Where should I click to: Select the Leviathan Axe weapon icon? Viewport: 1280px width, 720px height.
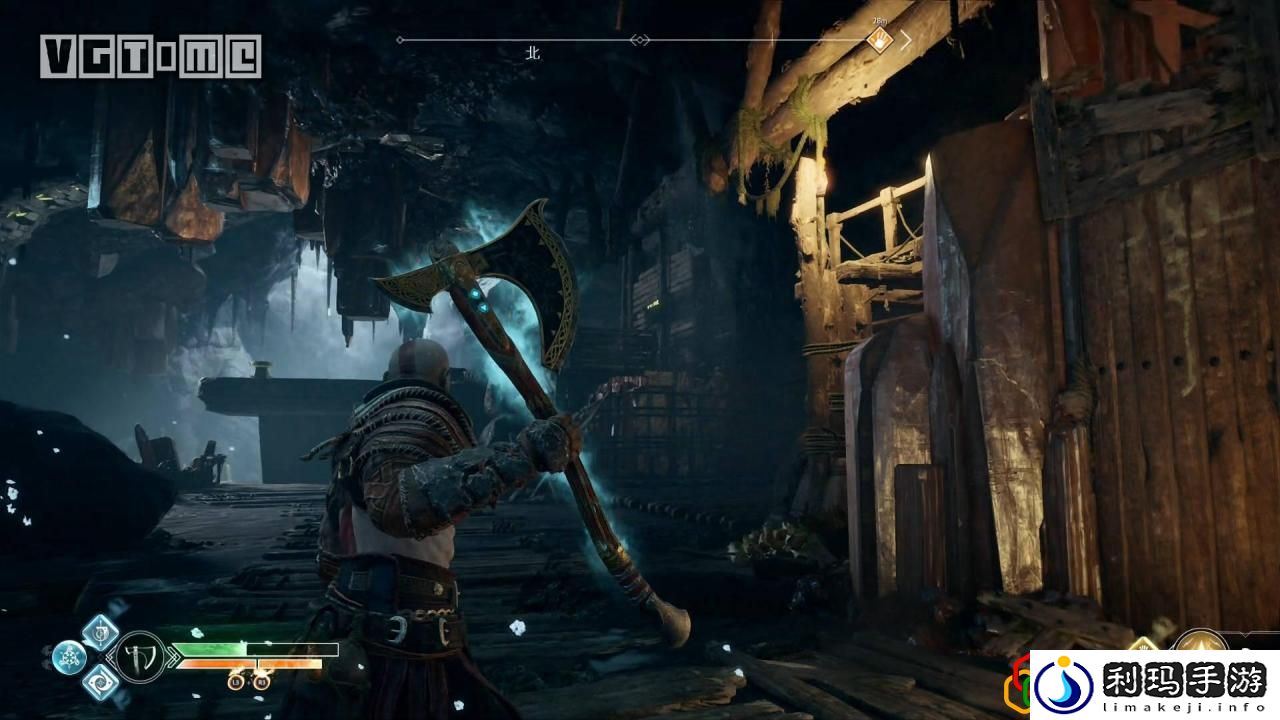coord(140,657)
